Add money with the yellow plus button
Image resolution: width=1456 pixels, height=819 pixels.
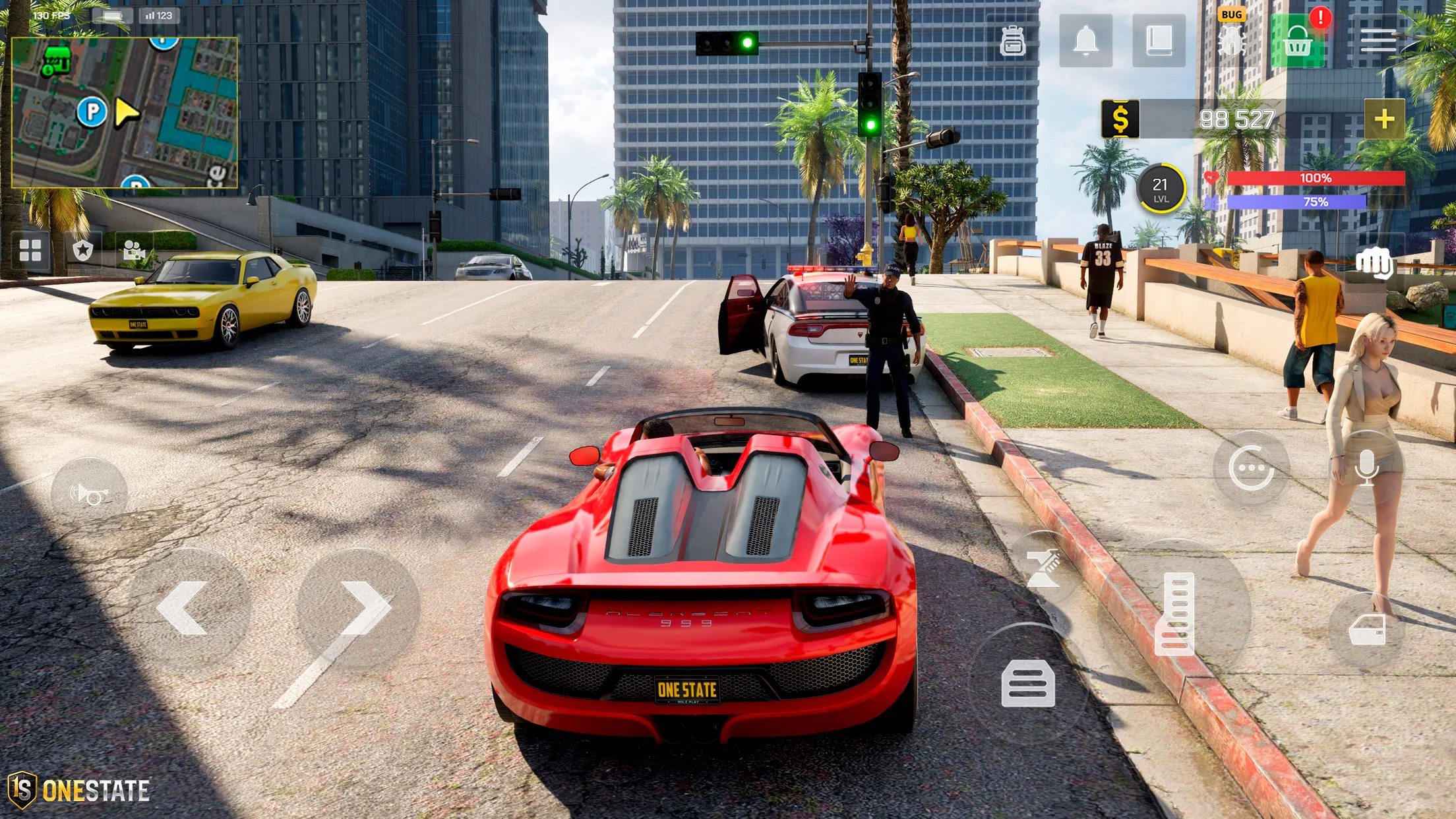click(1384, 119)
